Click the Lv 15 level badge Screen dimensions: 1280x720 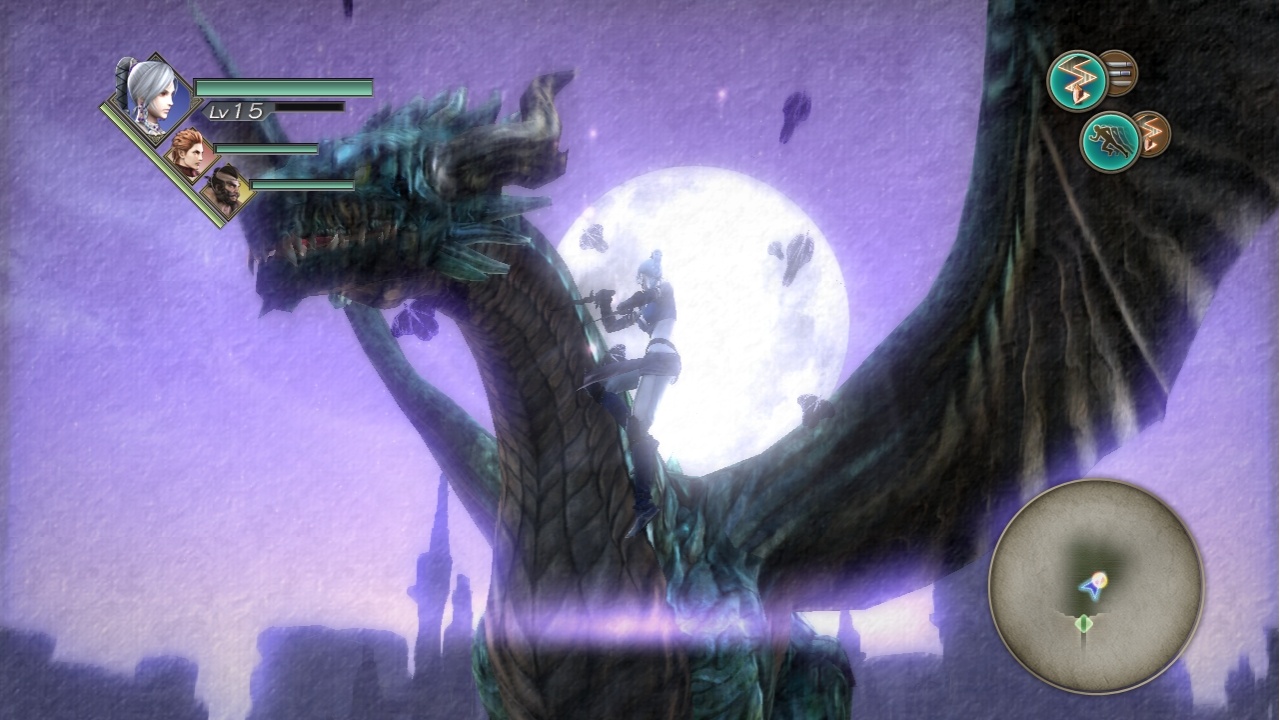[232, 110]
